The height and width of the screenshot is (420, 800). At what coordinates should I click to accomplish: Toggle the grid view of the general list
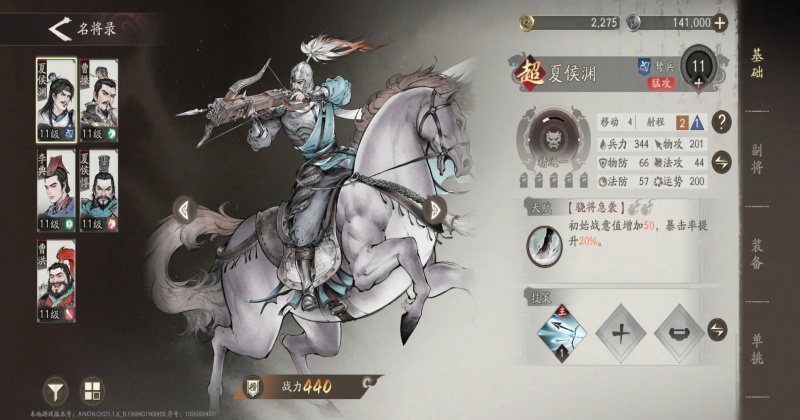[x=91, y=390]
